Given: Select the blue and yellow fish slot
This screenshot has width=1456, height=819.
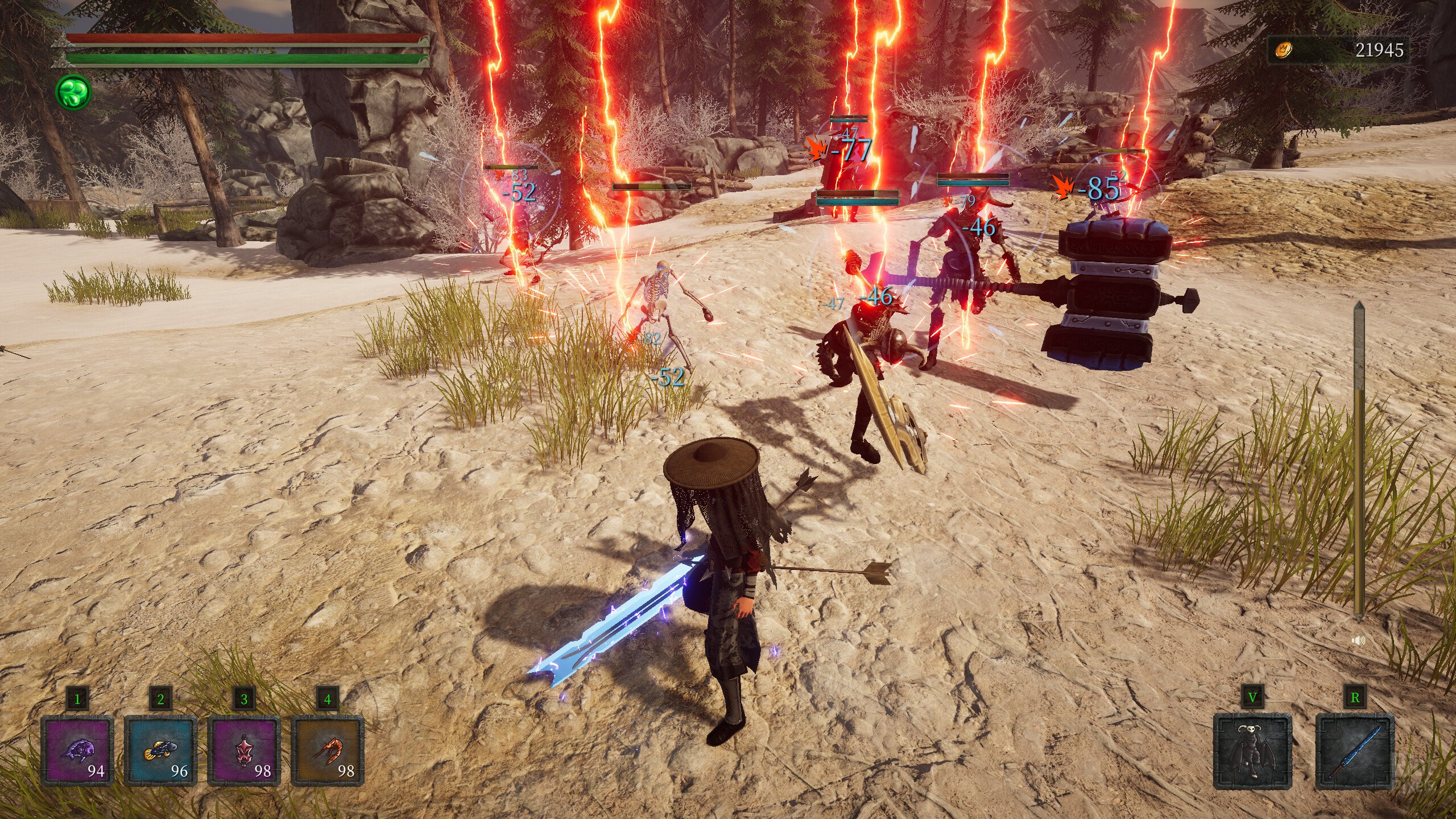Looking at the screenshot, I should [160, 751].
